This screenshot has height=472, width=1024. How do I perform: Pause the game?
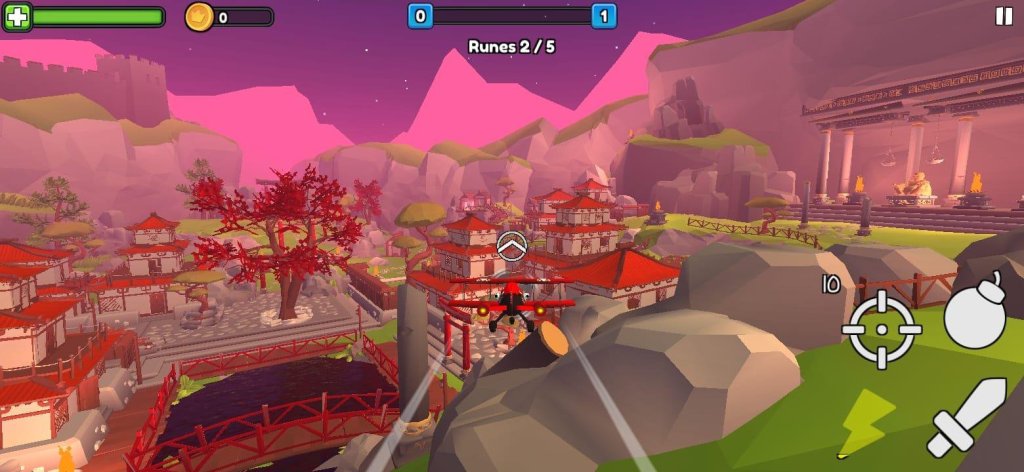pos(1003,16)
